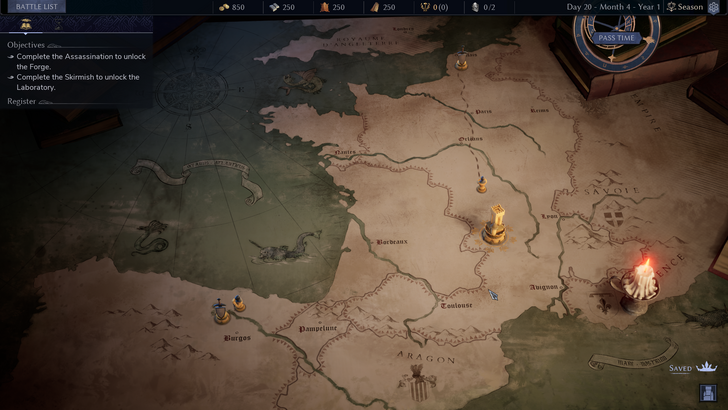This screenshot has width=728, height=410.
Task: Select the book icon objectives tab
Action: [x=26, y=24]
